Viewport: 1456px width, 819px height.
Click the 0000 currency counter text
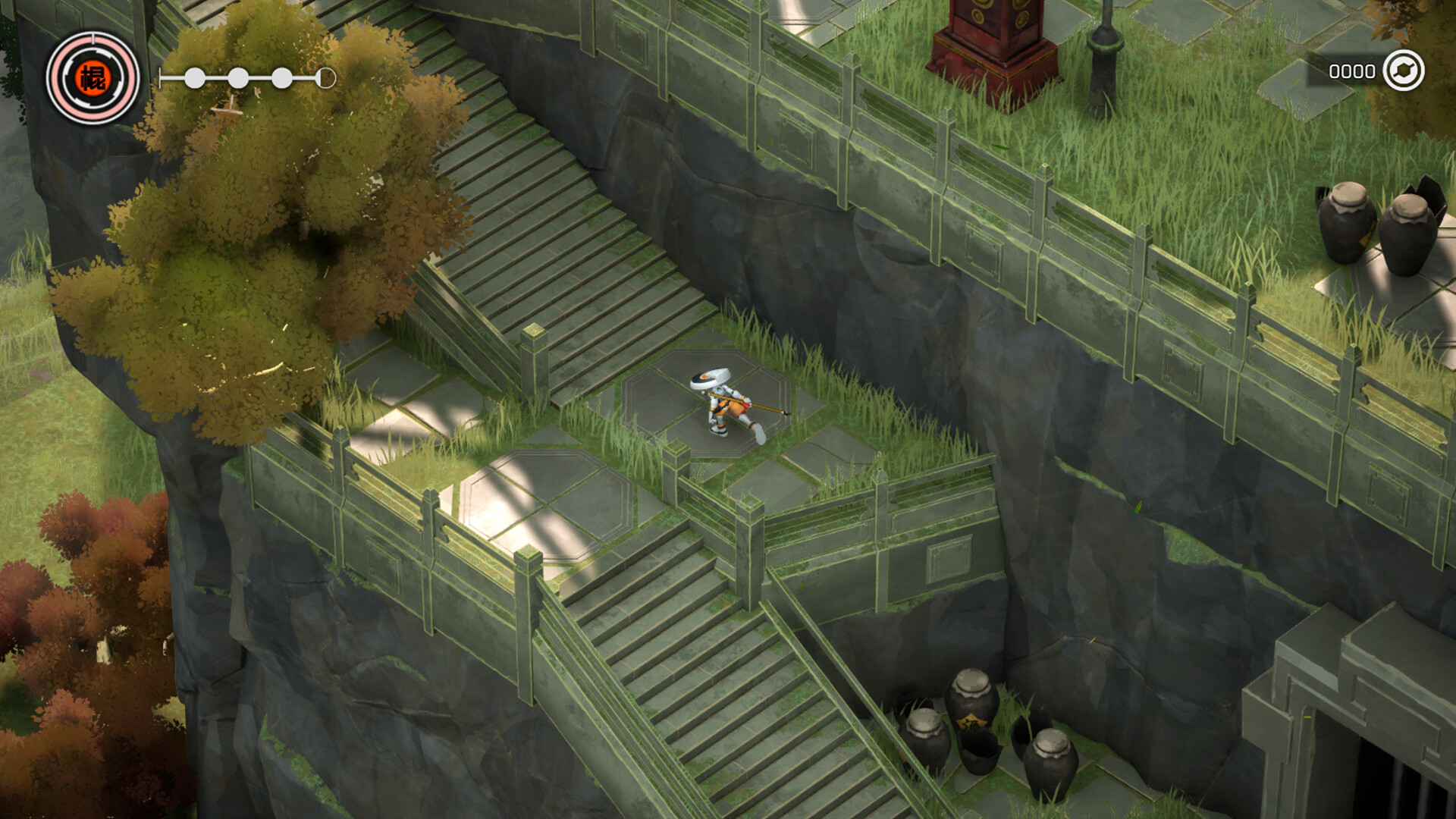click(x=1352, y=71)
